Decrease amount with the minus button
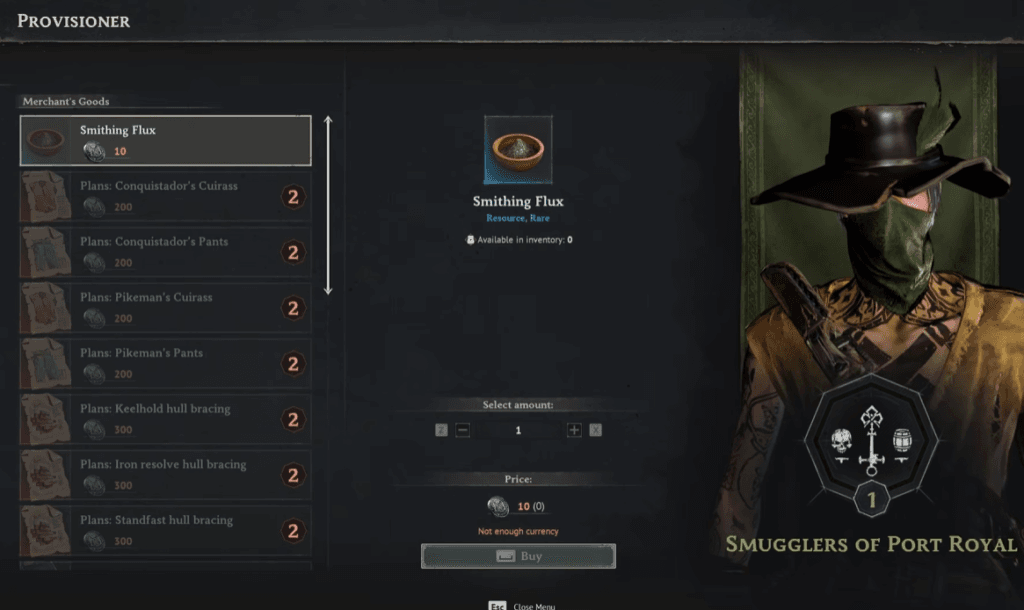 pyautogui.click(x=463, y=430)
